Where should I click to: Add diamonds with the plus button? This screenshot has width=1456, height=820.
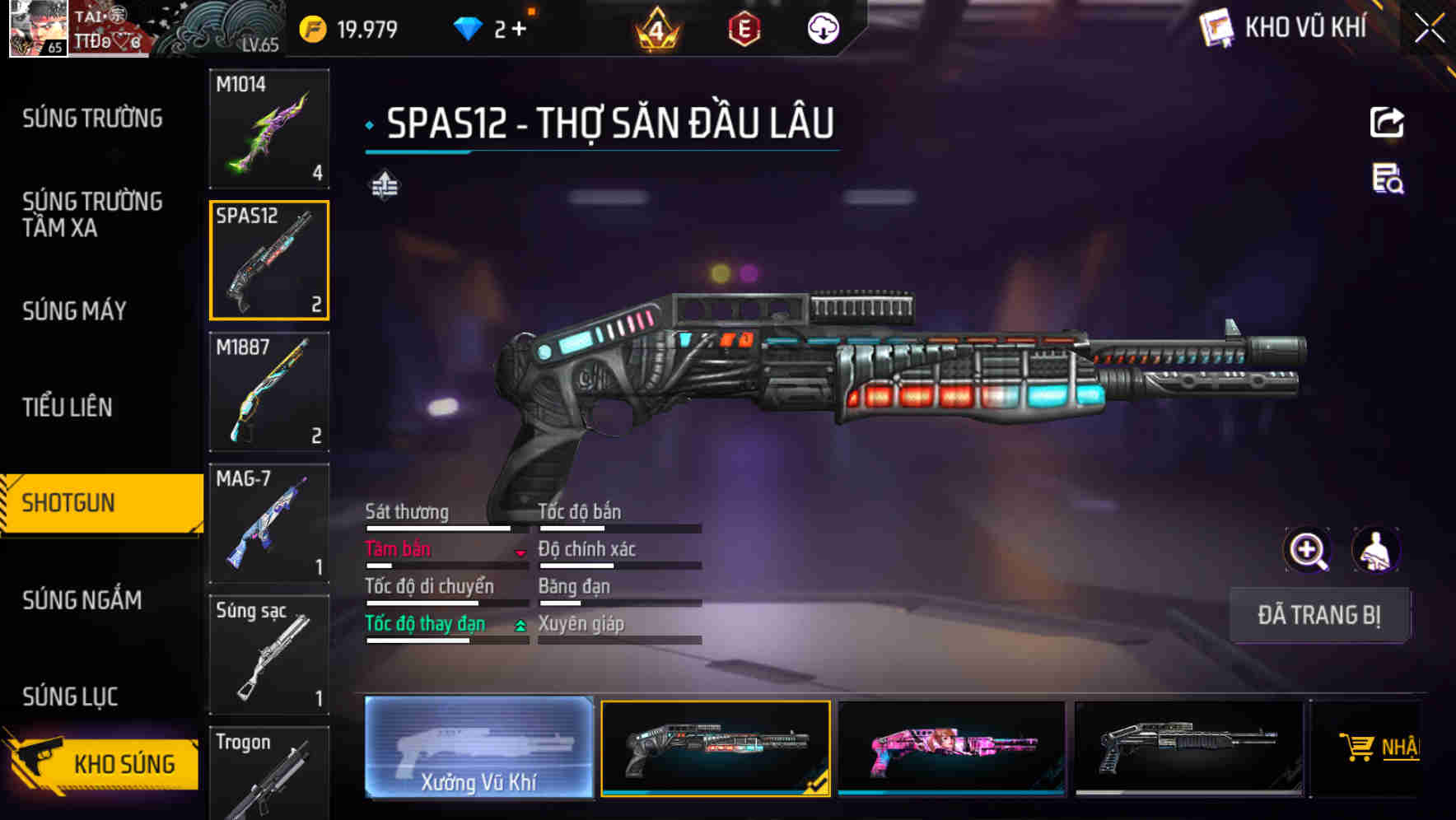519,30
